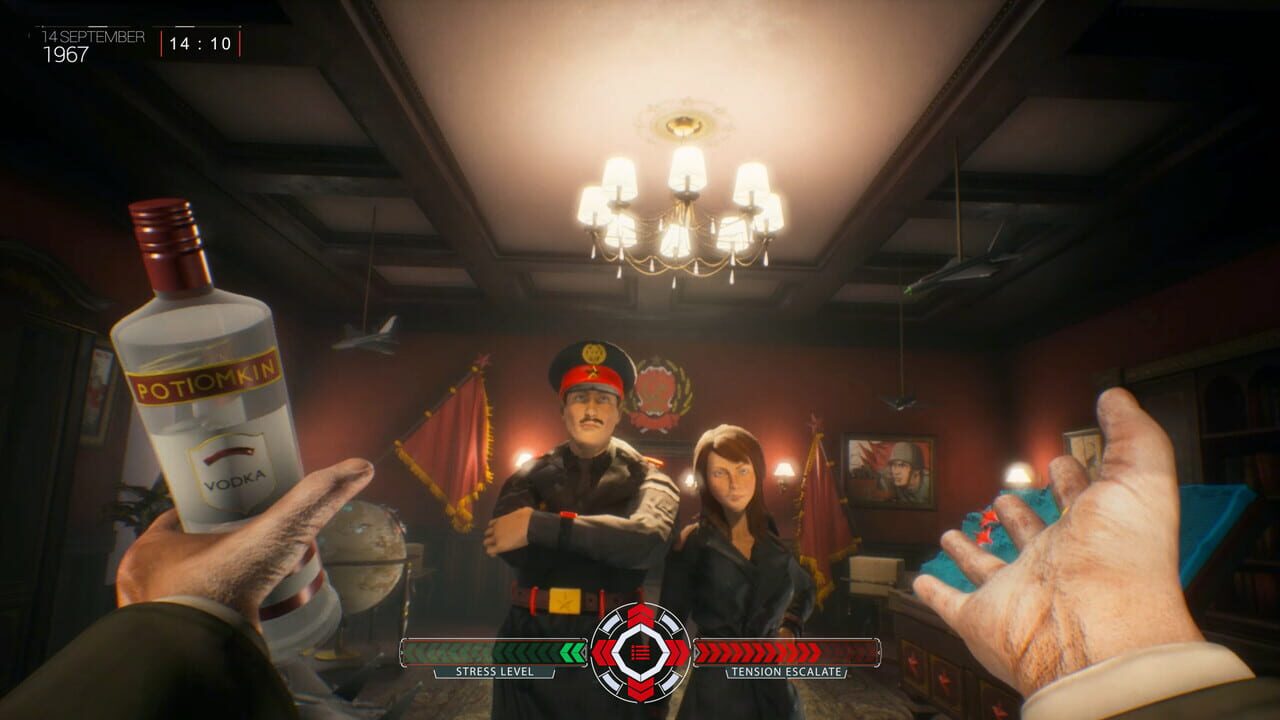Viewport: 1280px width, 720px height.
Task: Select the Soviet crest above the officer's head
Action: coord(657,385)
